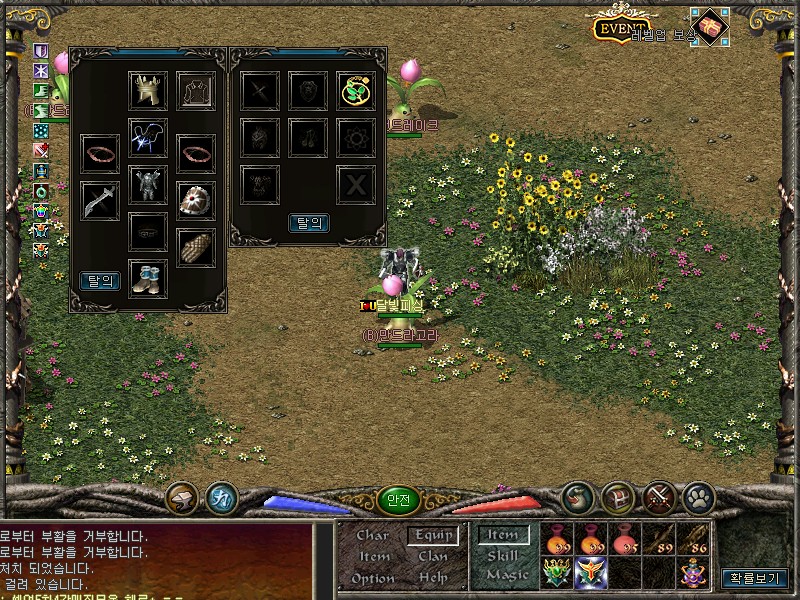
Task: Select the sword weapon equipment slot
Action: pos(100,200)
